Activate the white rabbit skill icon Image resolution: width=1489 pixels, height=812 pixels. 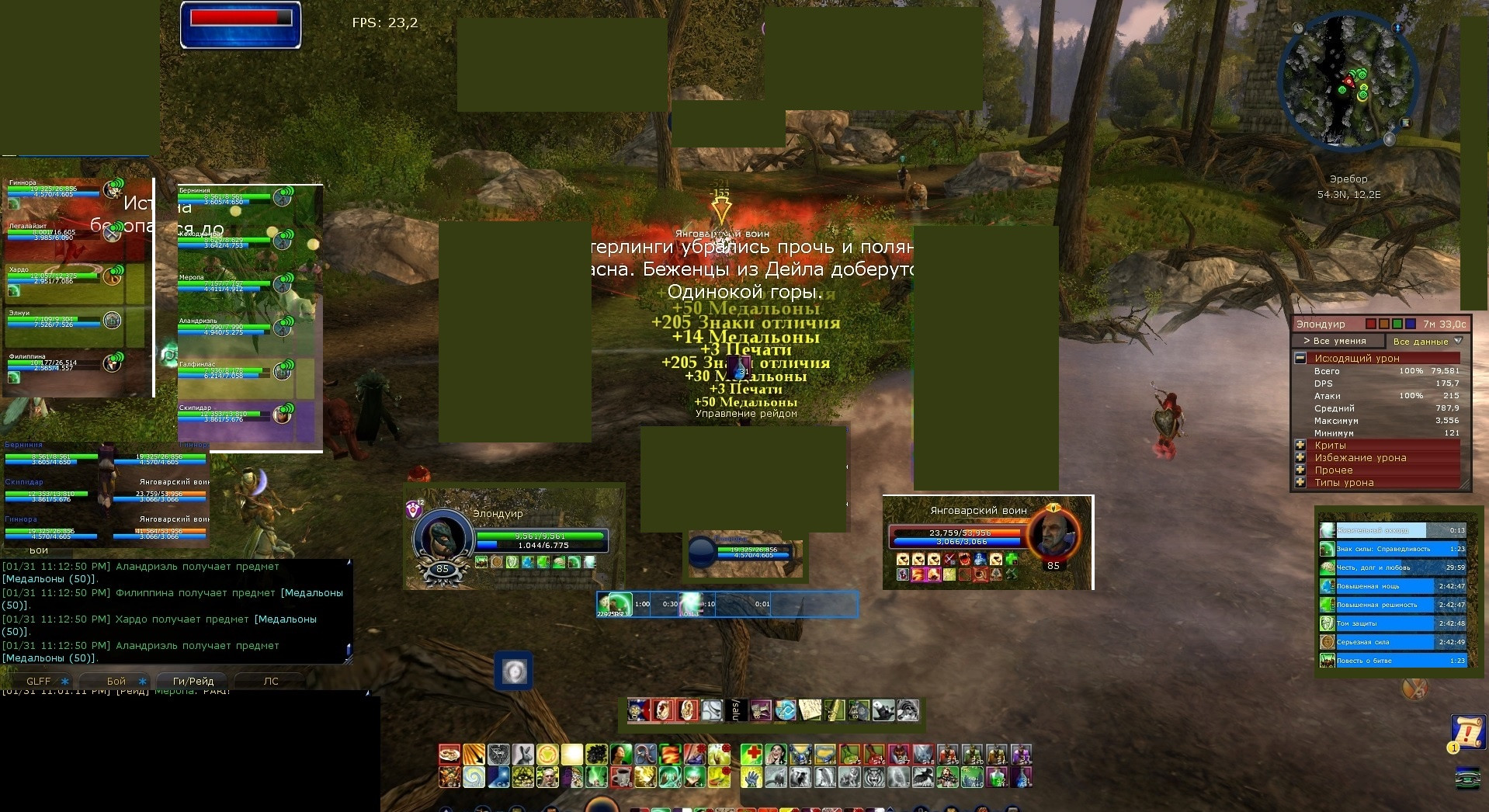(523, 755)
